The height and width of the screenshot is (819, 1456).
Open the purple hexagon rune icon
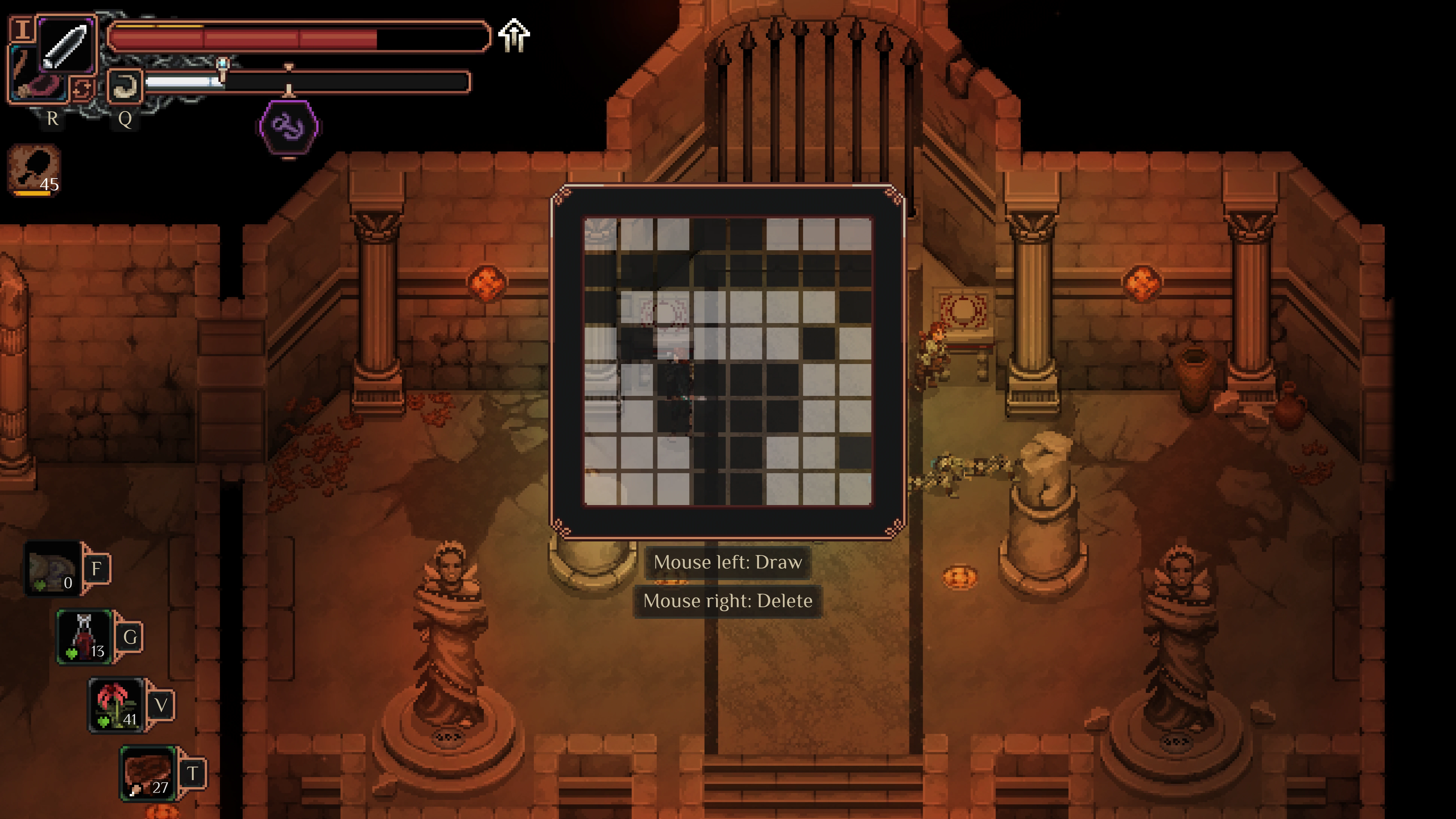pyautogui.click(x=289, y=126)
